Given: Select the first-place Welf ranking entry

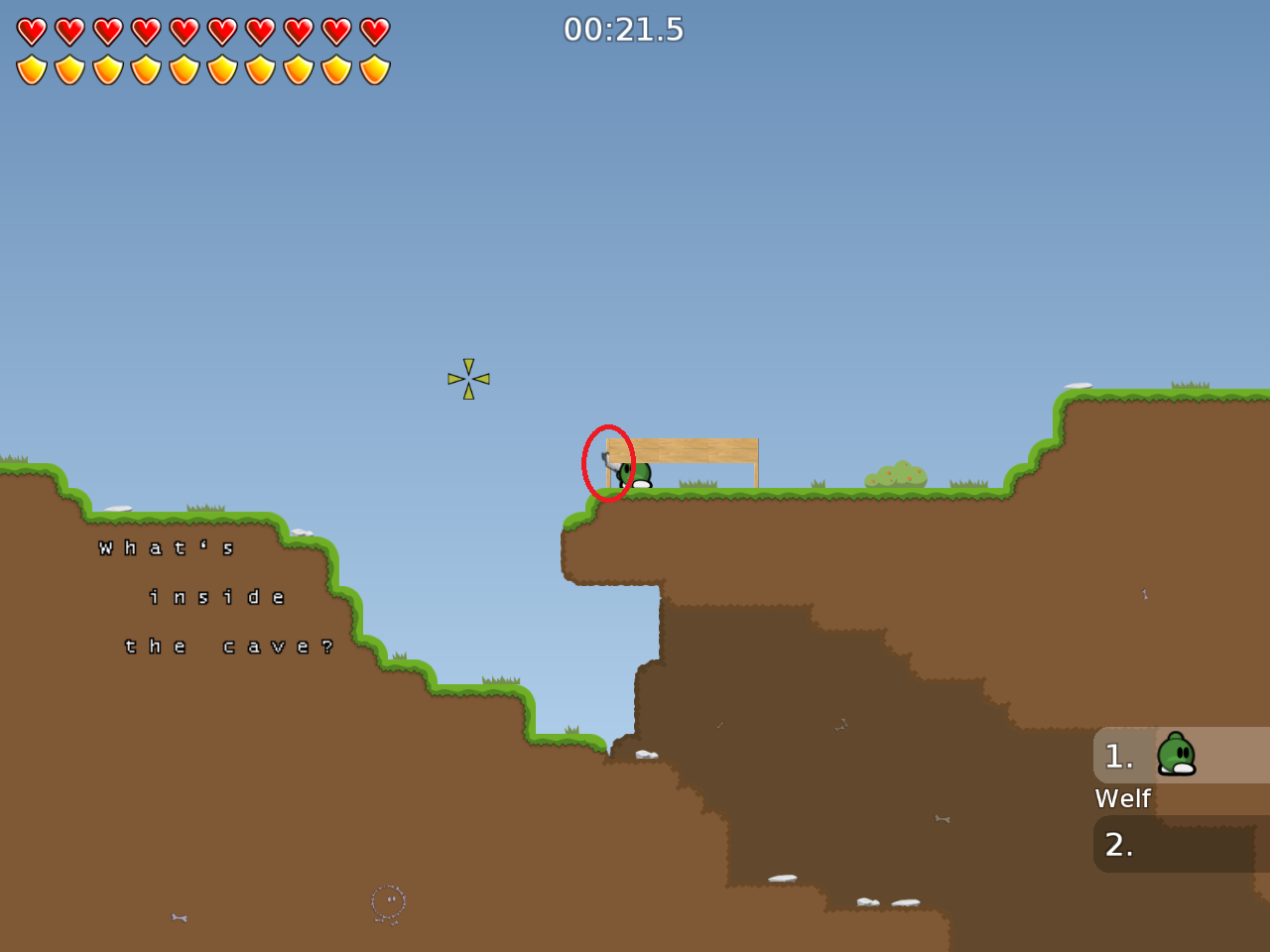Looking at the screenshot, I should pyautogui.click(x=1181, y=756).
